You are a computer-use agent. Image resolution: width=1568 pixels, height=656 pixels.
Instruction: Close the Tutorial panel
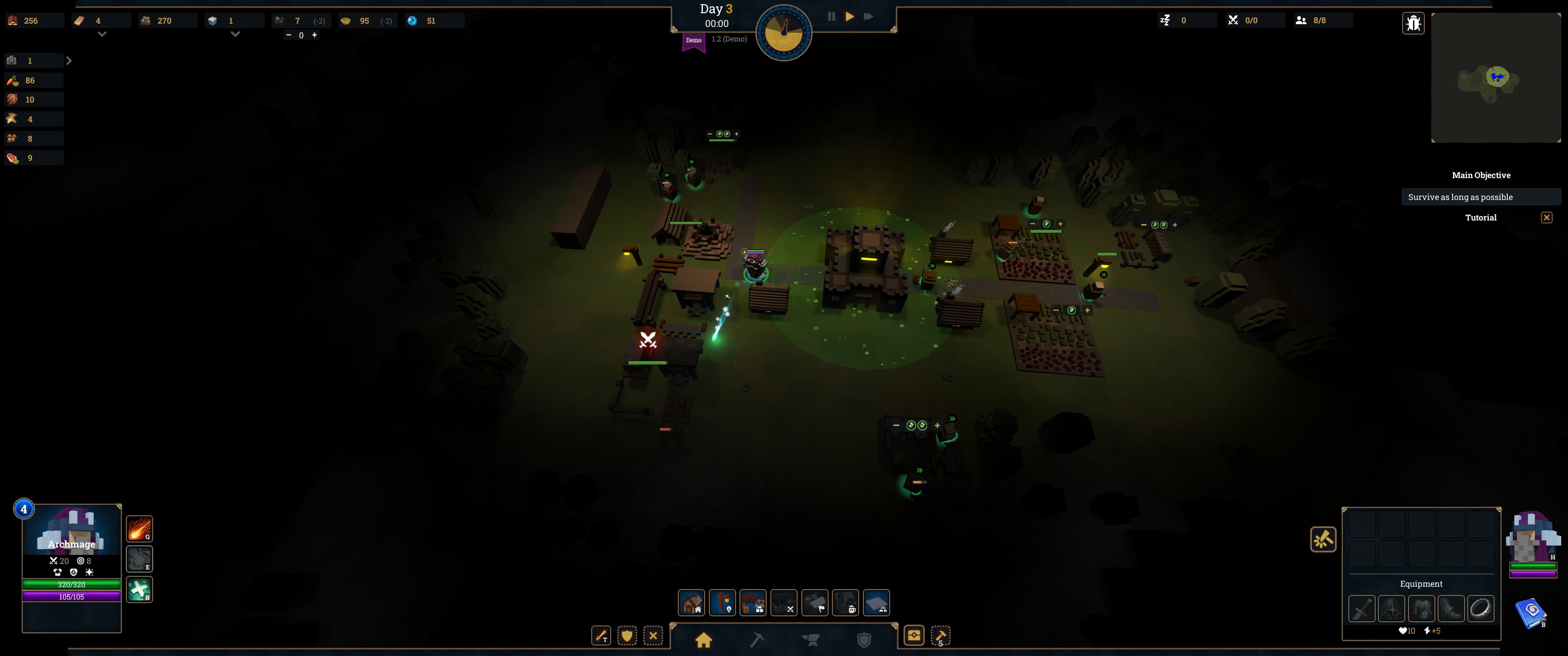click(x=1546, y=218)
